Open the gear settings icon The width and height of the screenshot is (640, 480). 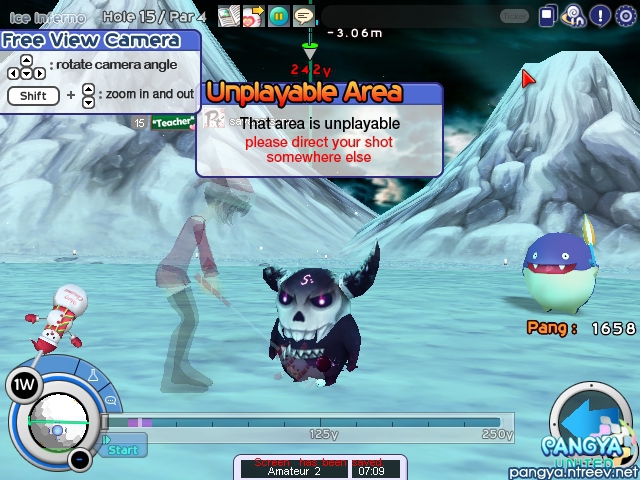point(626,16)
